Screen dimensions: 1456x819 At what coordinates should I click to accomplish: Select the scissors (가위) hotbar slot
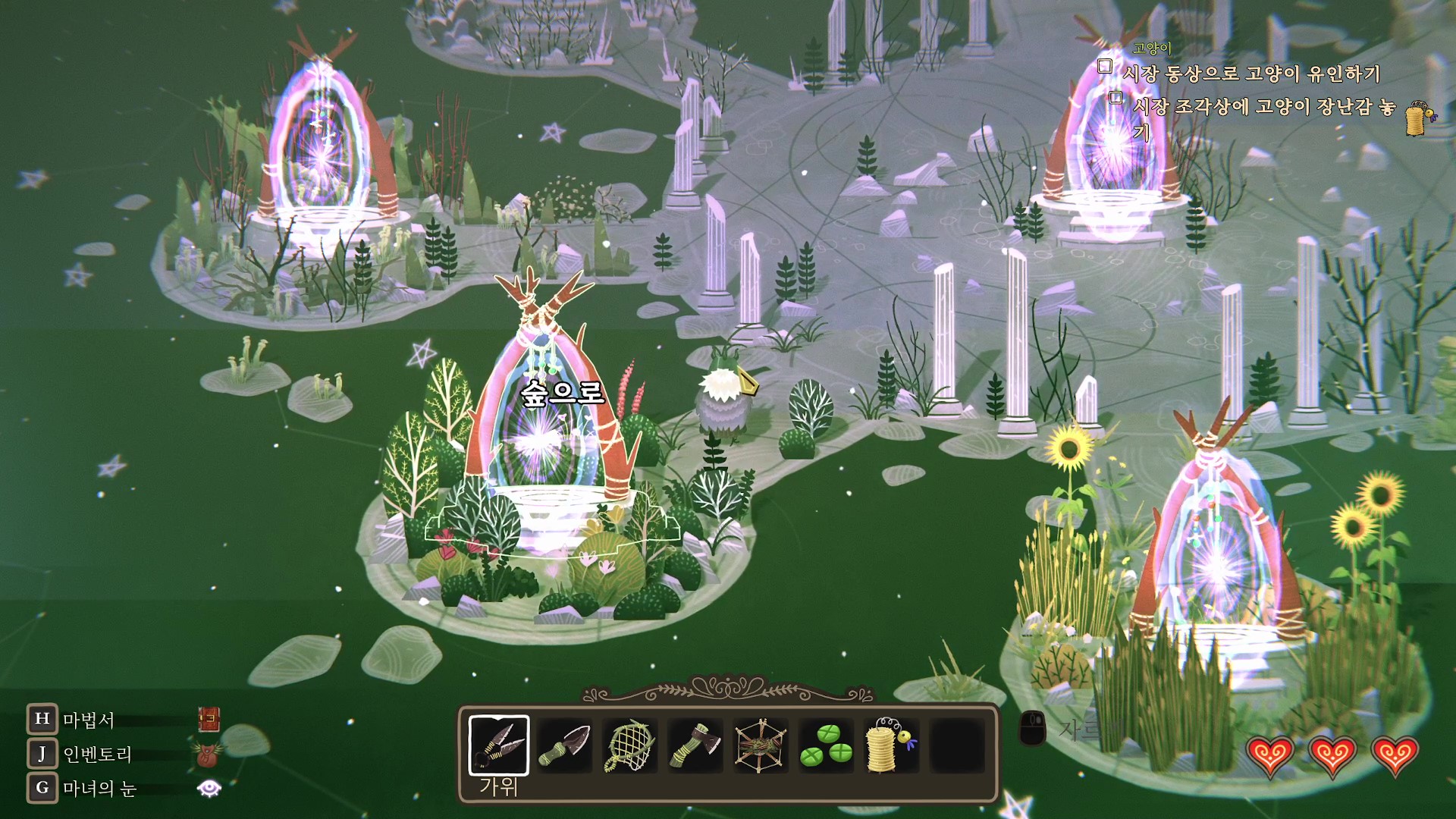498,745
